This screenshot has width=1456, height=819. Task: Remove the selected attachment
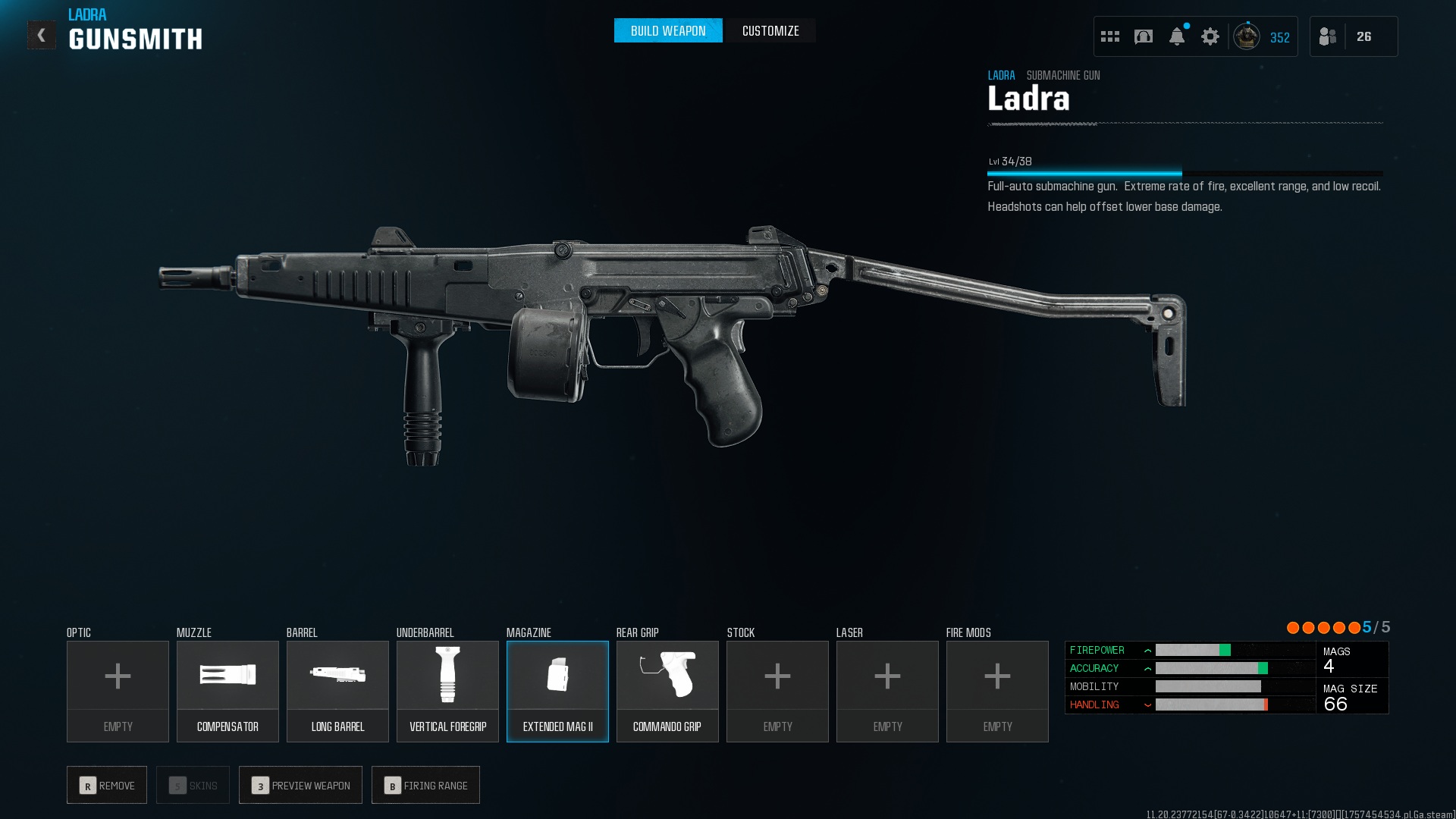tap(107, 785)
